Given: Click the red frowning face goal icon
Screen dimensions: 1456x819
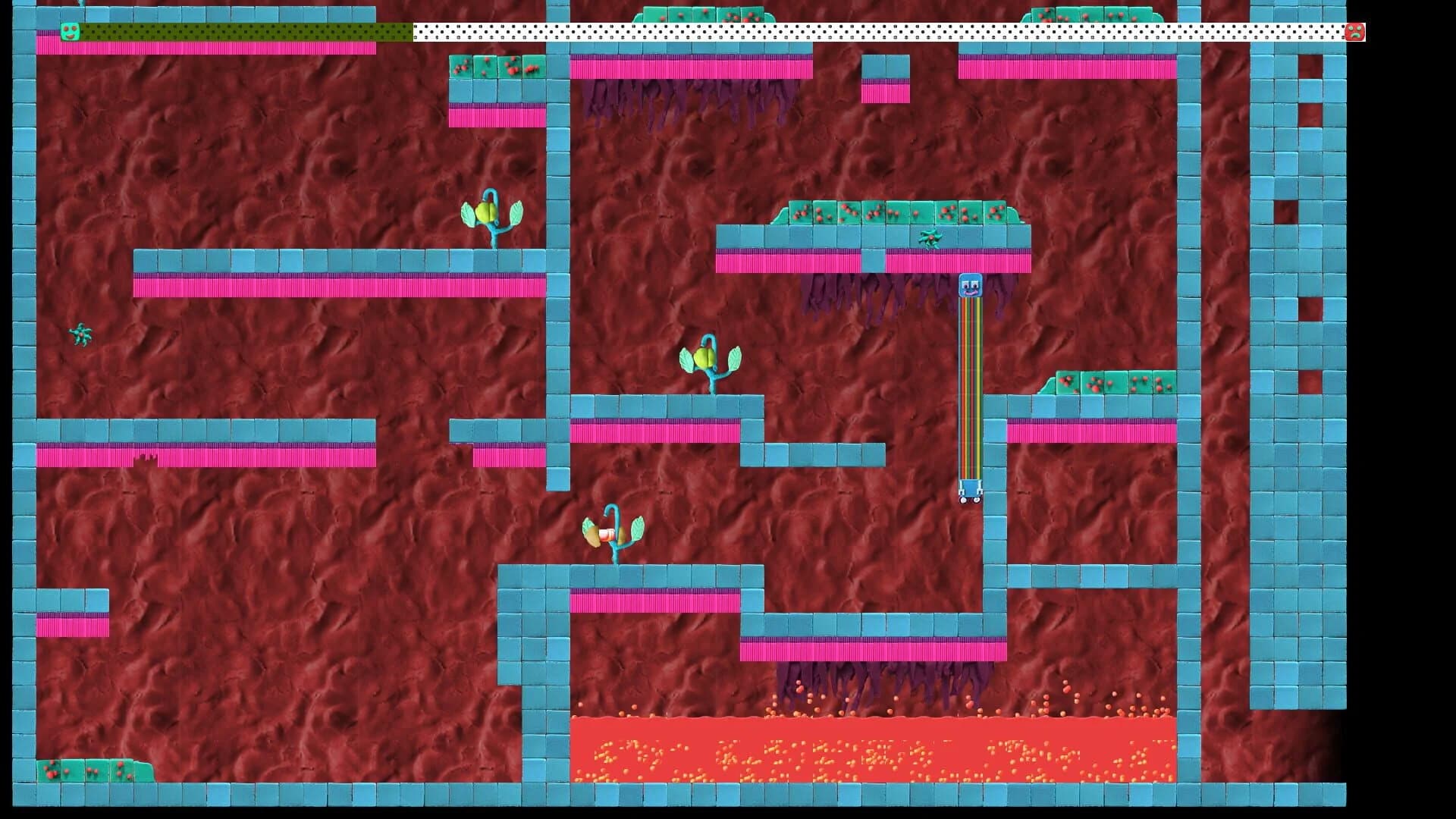Looking at the screenshot, I should pos(1356,31).
